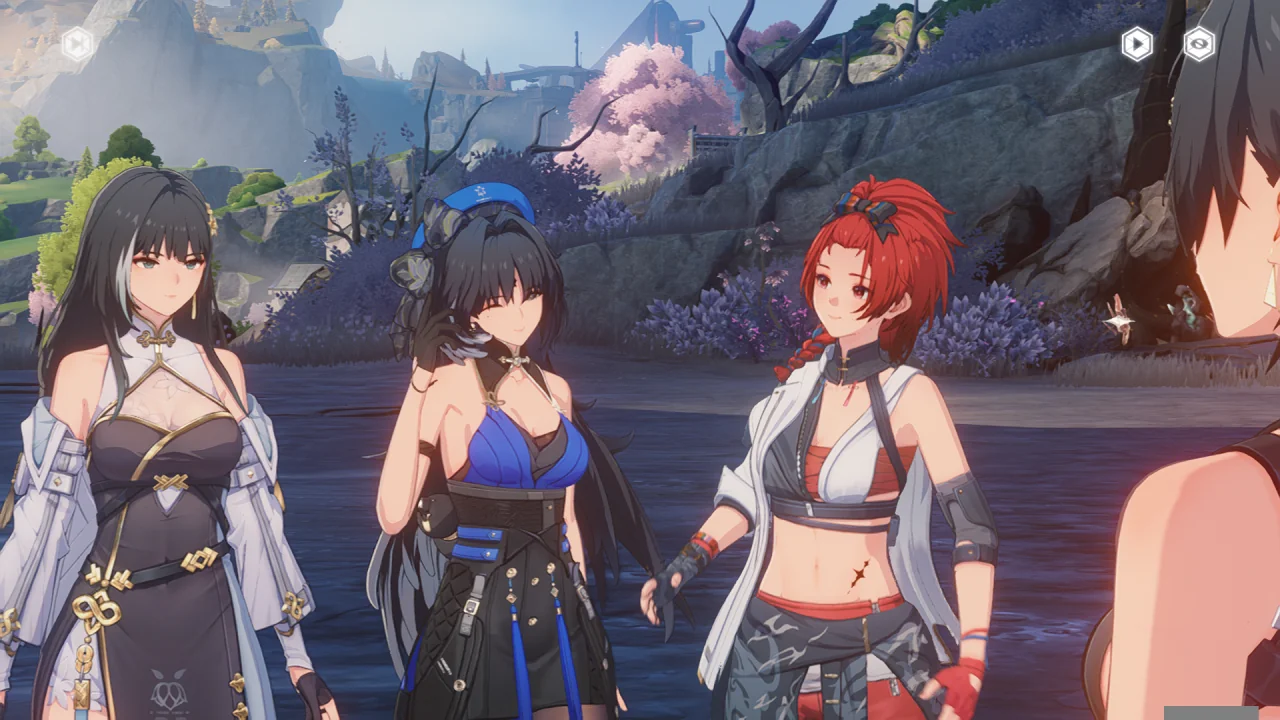
Task: Toggle auto-play with the play triangle icon
Action: click(x=1136, y=44)
